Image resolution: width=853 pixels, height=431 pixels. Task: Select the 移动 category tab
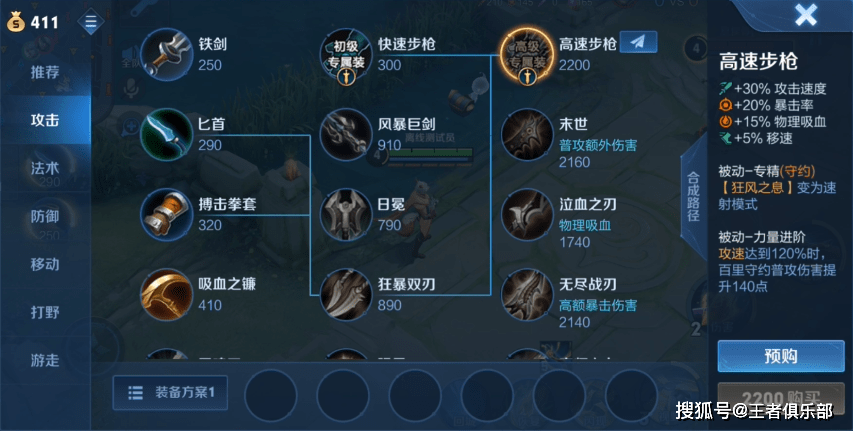pos(45,264)
